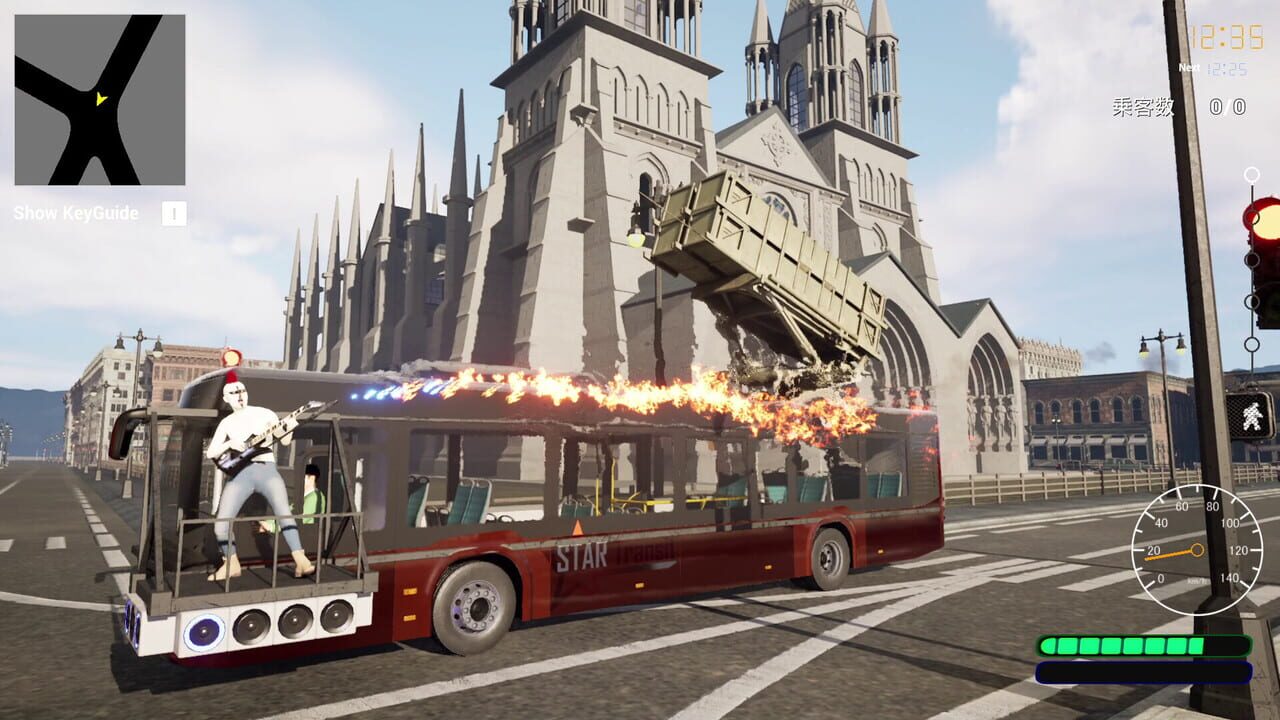Toggle the KeyGuide with the ! key button
1280x720 pixels.
173,213
